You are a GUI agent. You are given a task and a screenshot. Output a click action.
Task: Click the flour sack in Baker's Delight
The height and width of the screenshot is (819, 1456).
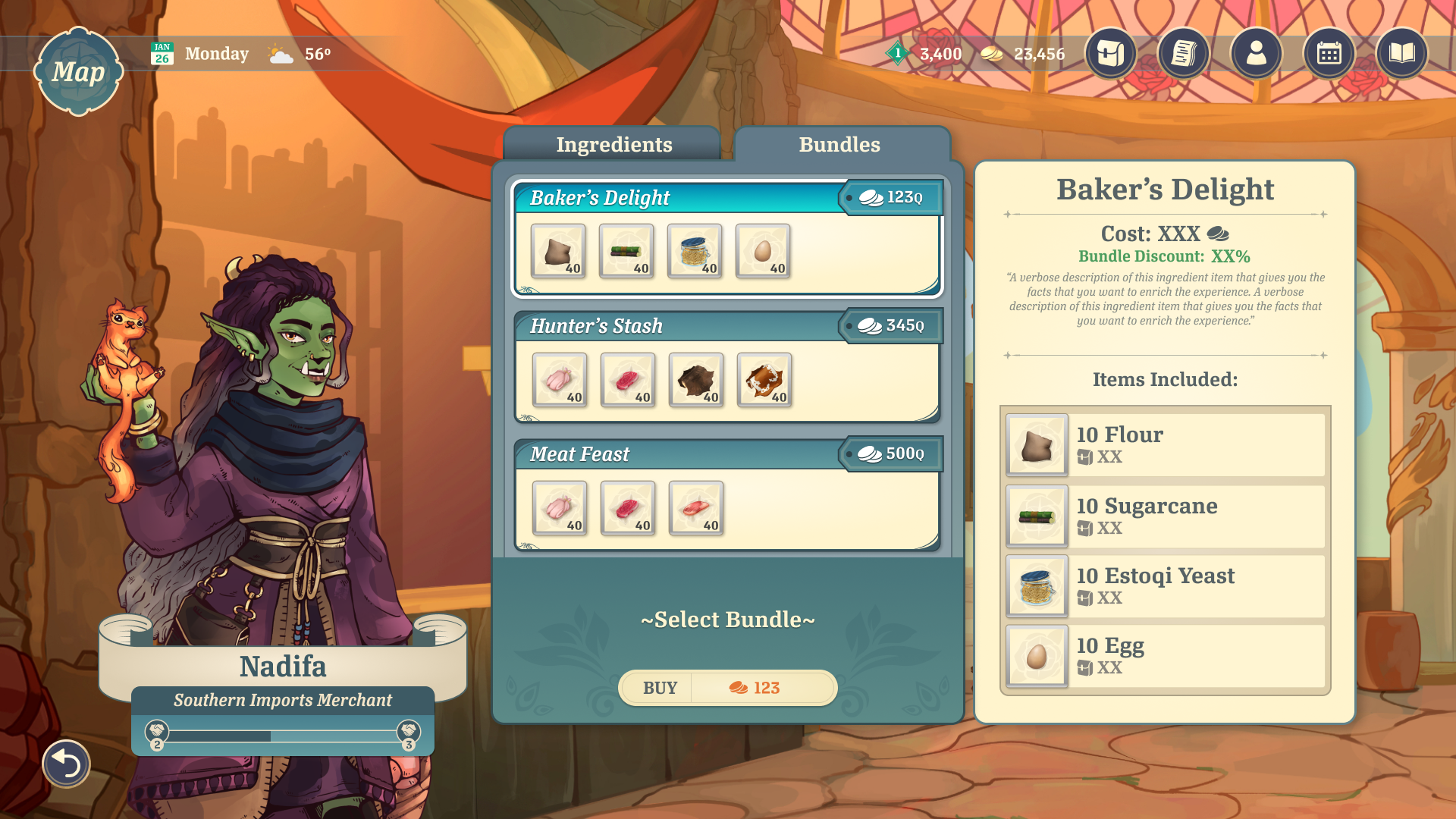coord(558,251)
